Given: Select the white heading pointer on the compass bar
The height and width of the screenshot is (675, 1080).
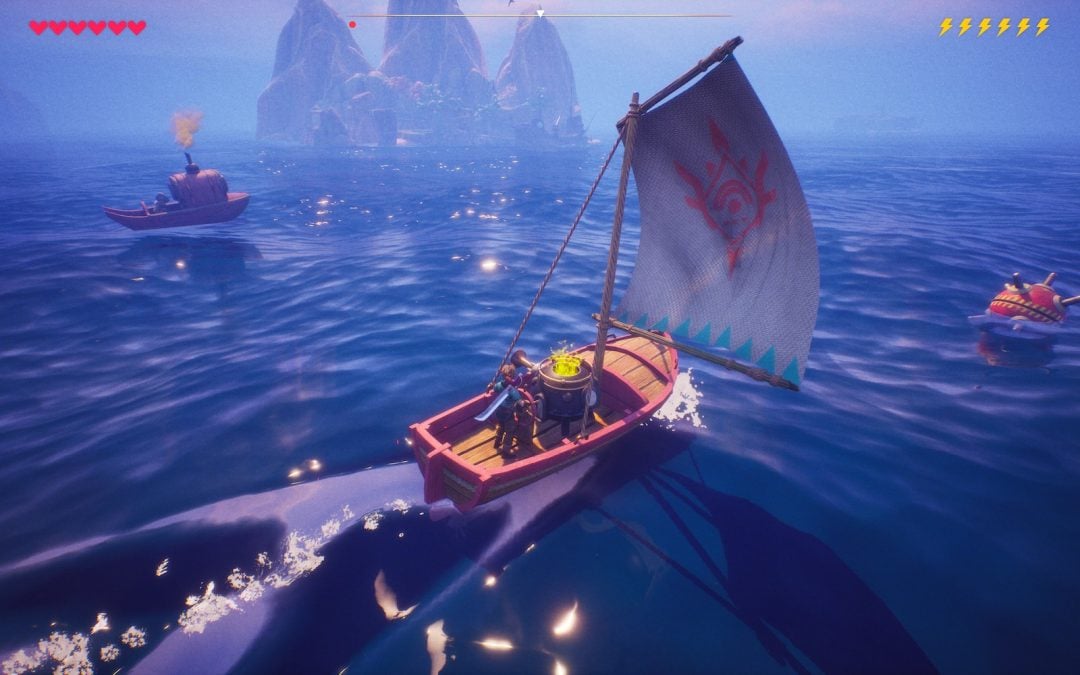Looking at the screenshot, I should (540, 14).
